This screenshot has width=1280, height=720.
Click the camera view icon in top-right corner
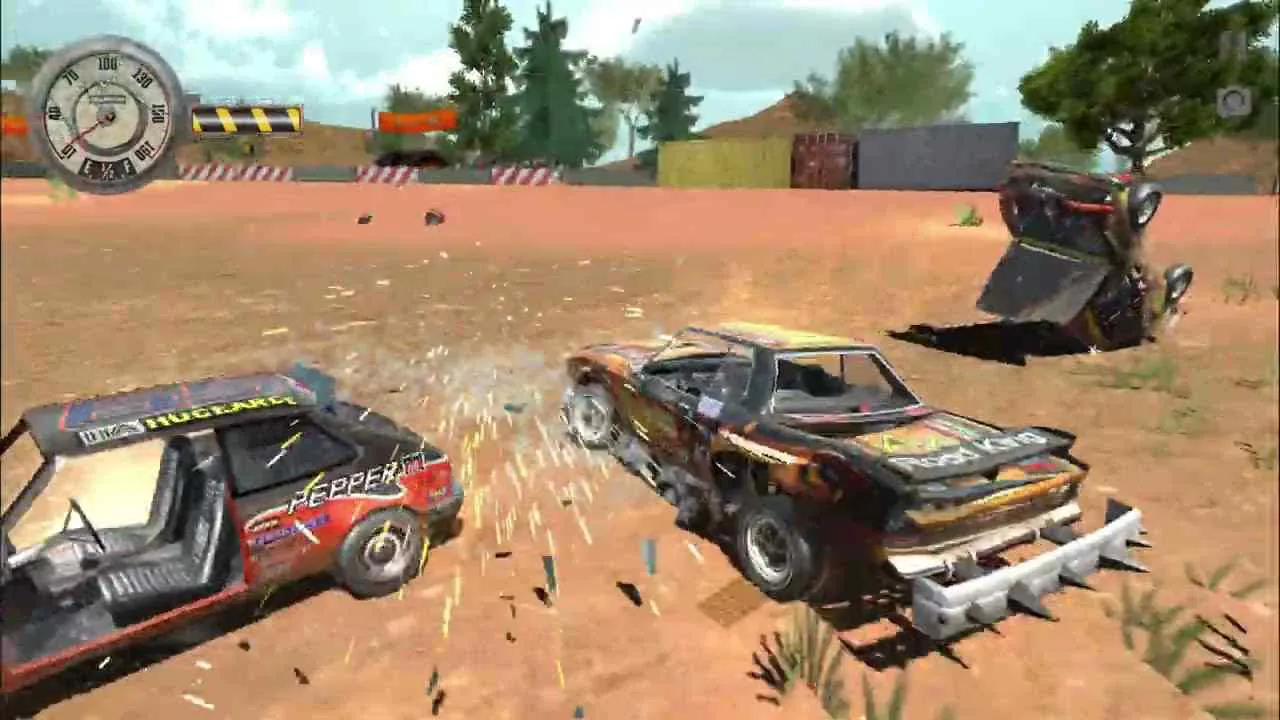(x=1234, y=102)
